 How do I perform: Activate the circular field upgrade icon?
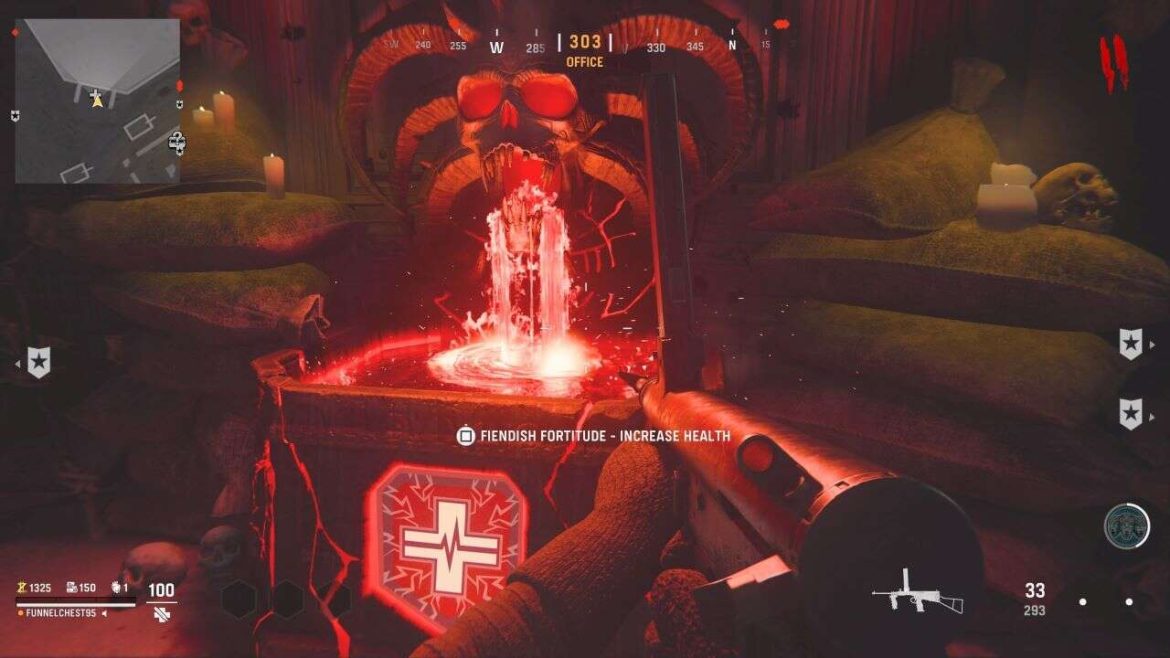pos(1126,526)
